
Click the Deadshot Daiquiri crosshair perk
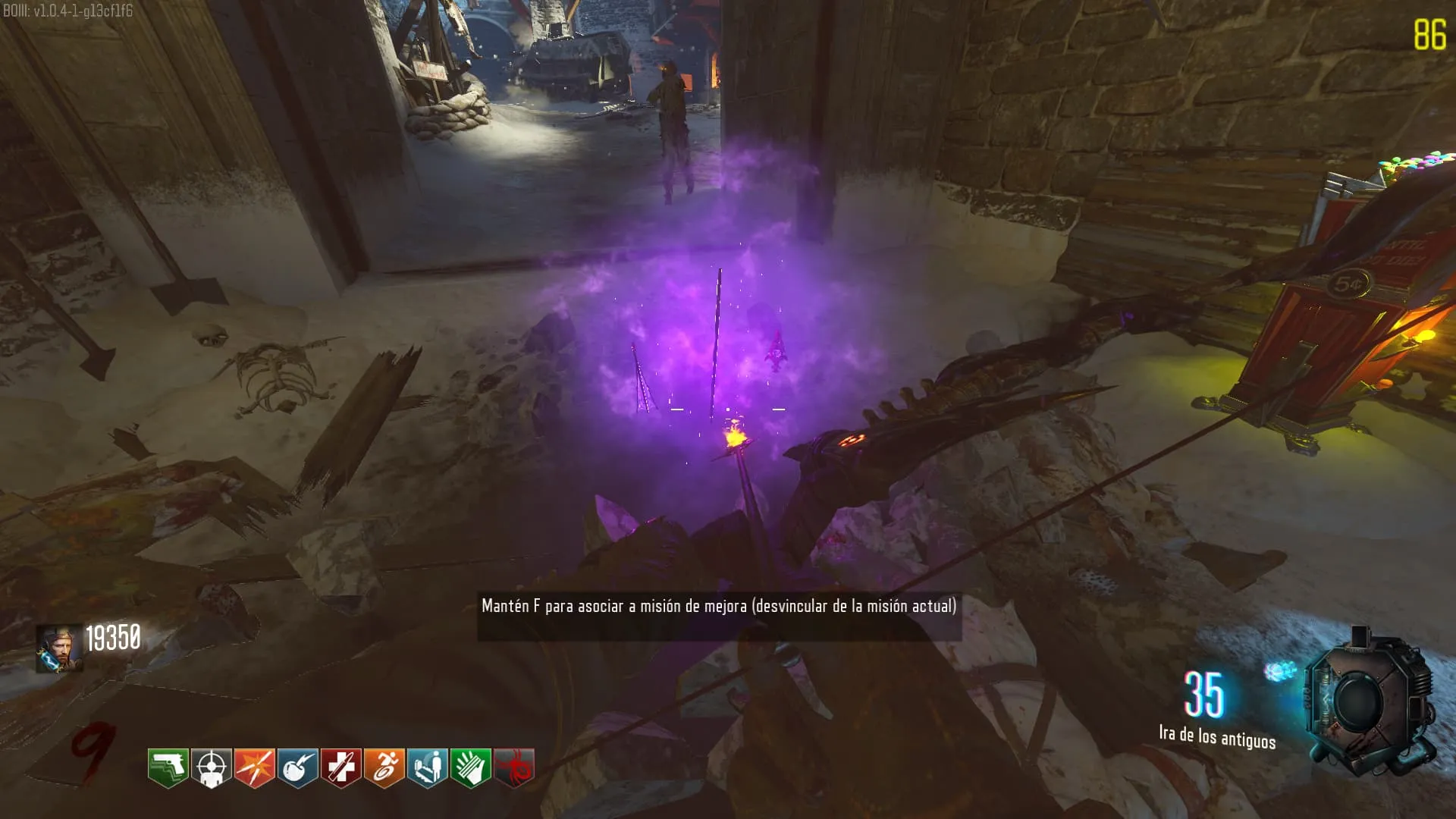(x=211, y=768)
